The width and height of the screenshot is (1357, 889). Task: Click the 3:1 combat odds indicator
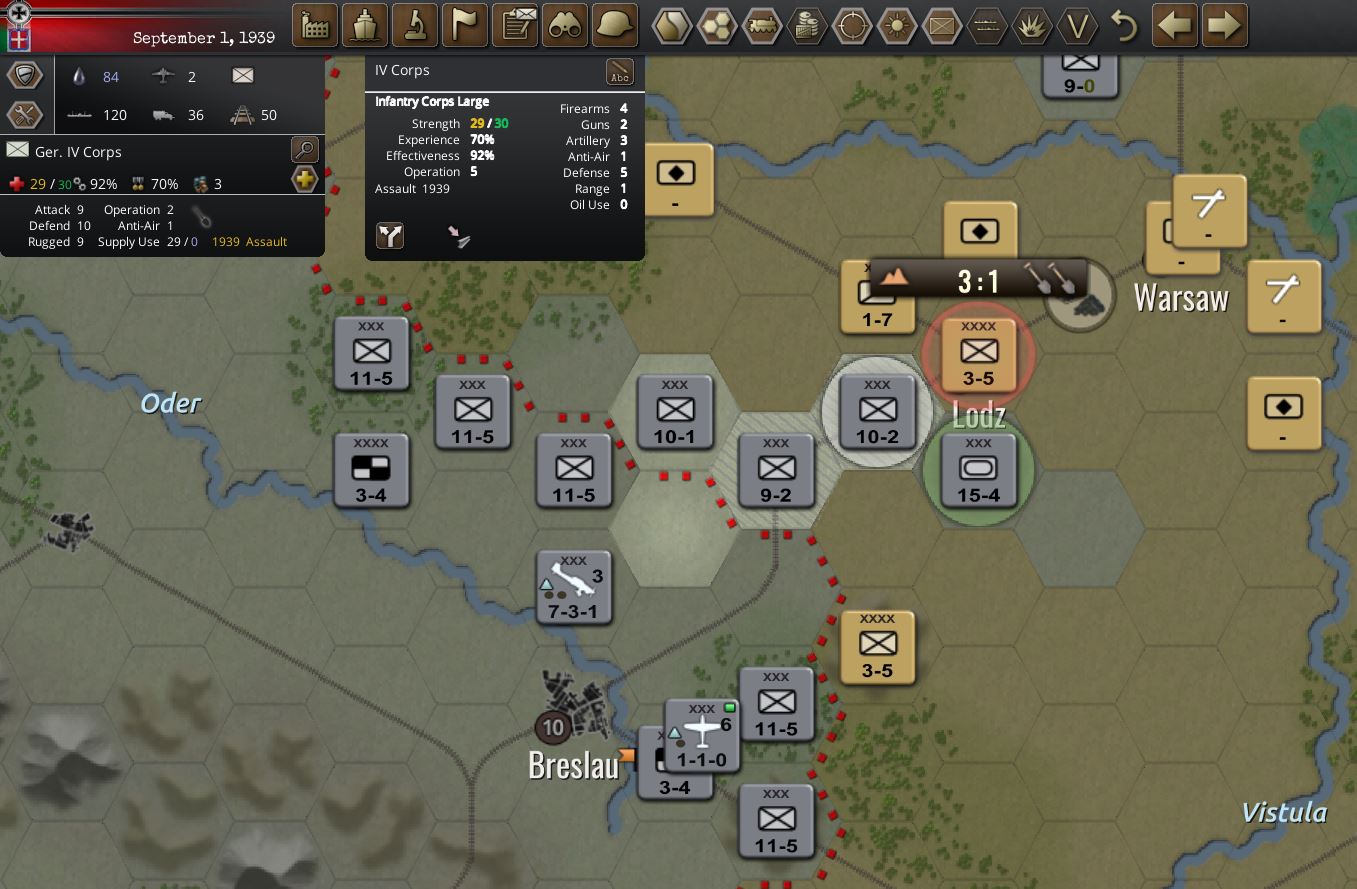980,280
